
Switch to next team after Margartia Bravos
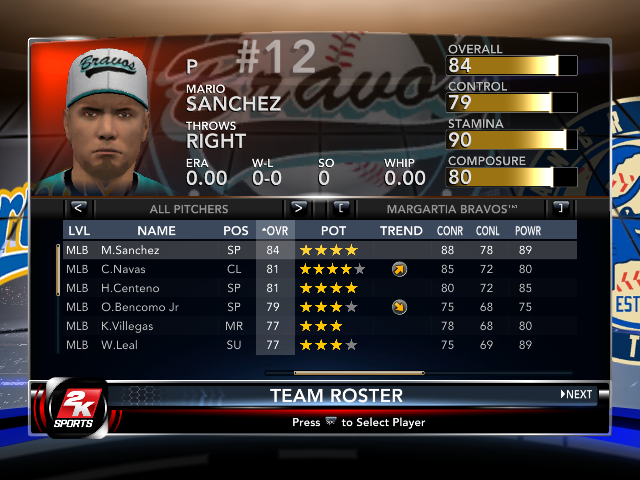tap(560, 208)
